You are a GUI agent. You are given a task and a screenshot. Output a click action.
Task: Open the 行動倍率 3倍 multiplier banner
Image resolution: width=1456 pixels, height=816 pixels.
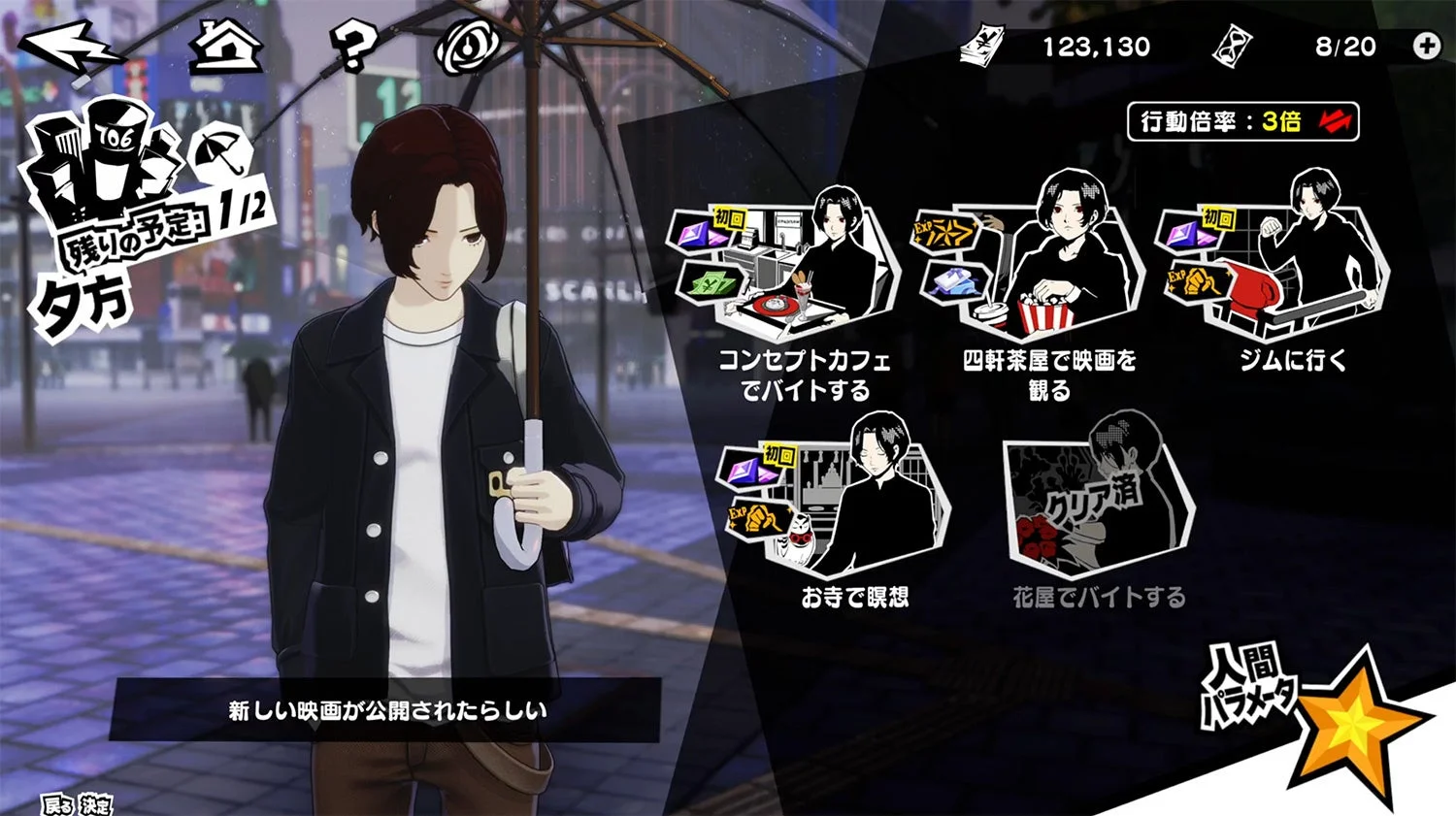pos(1242,121)
